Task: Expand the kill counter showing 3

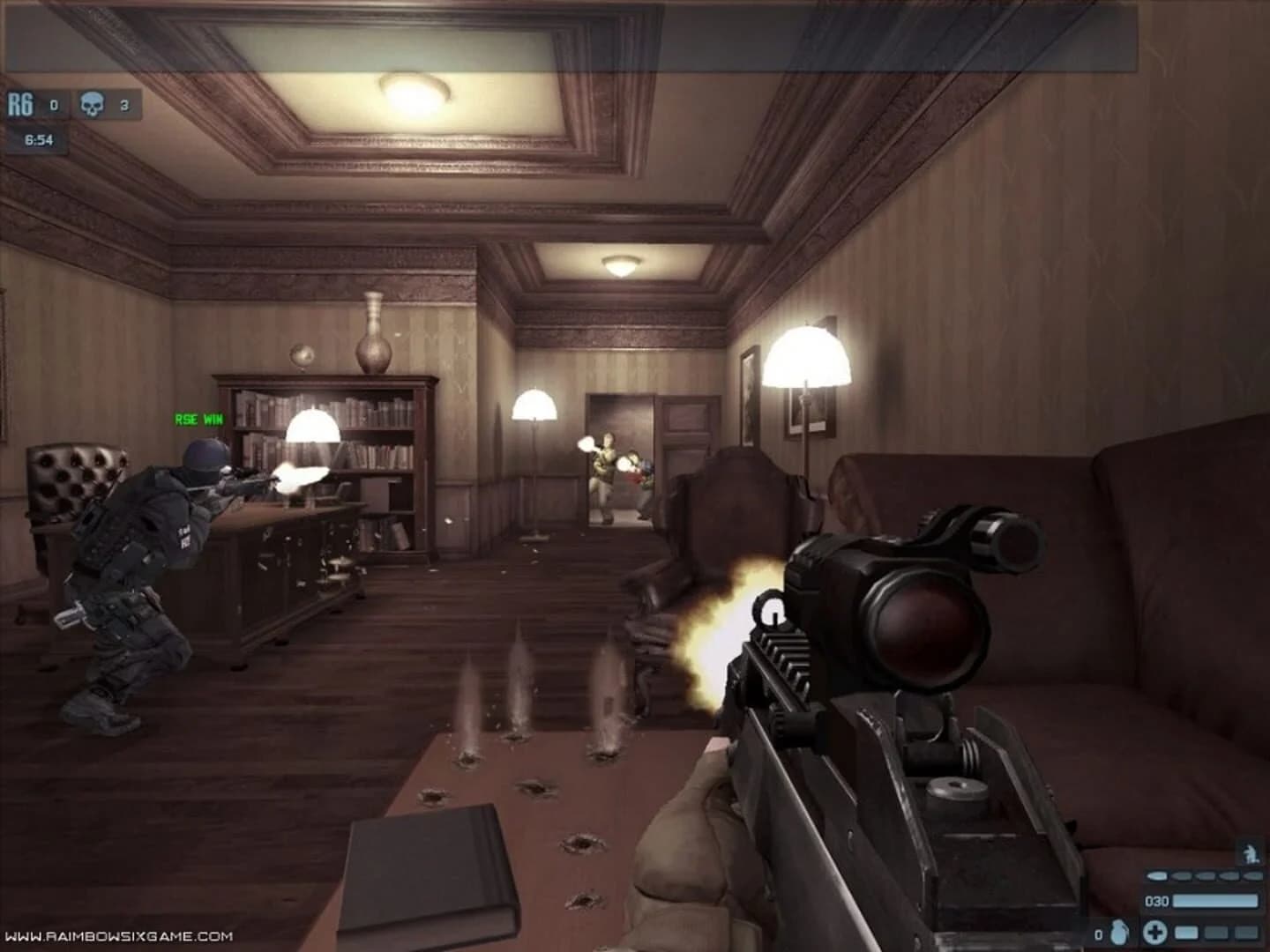Action: [x=123, y=103]
